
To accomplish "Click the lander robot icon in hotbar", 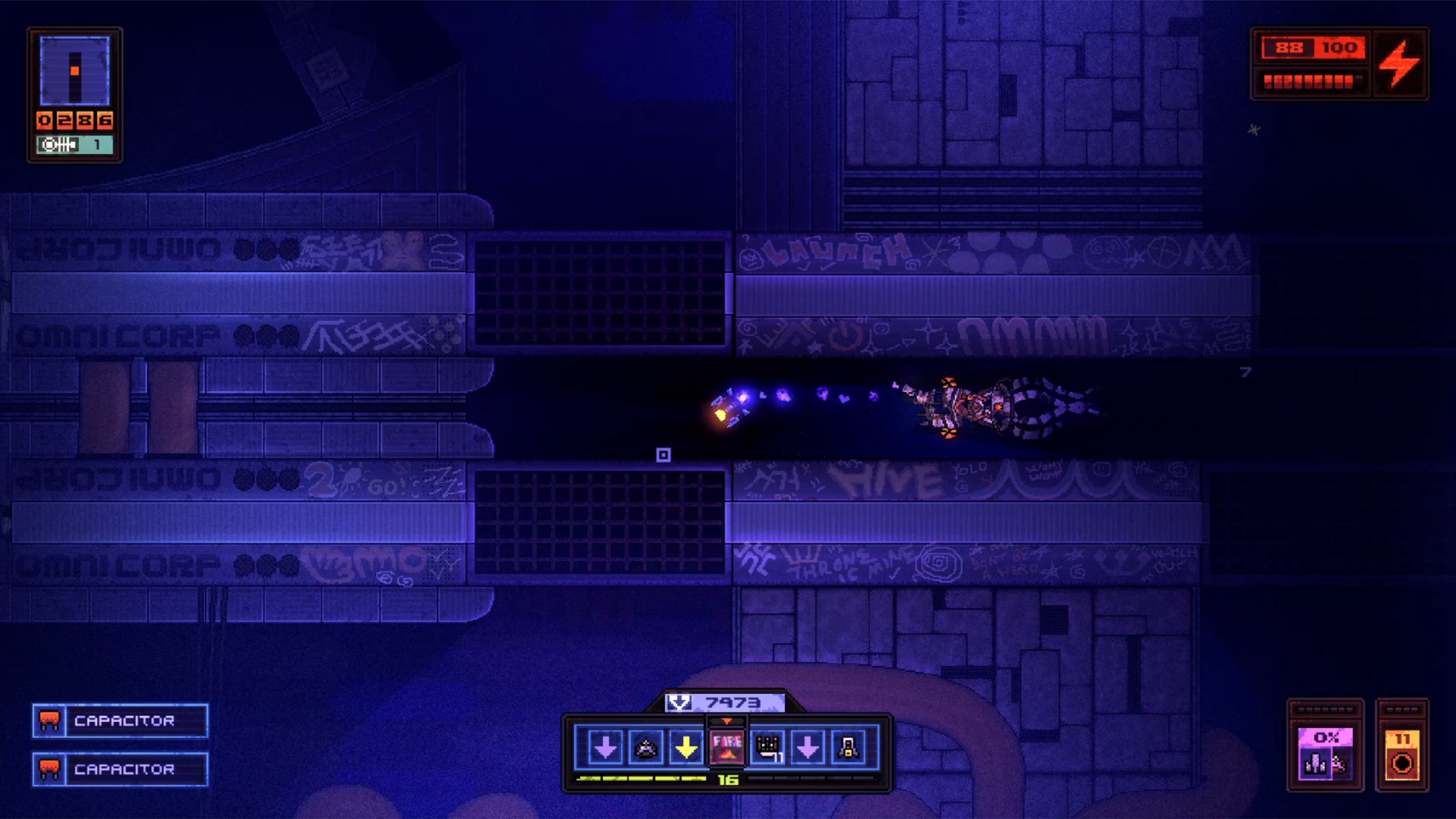I will (x=850, y=747).
